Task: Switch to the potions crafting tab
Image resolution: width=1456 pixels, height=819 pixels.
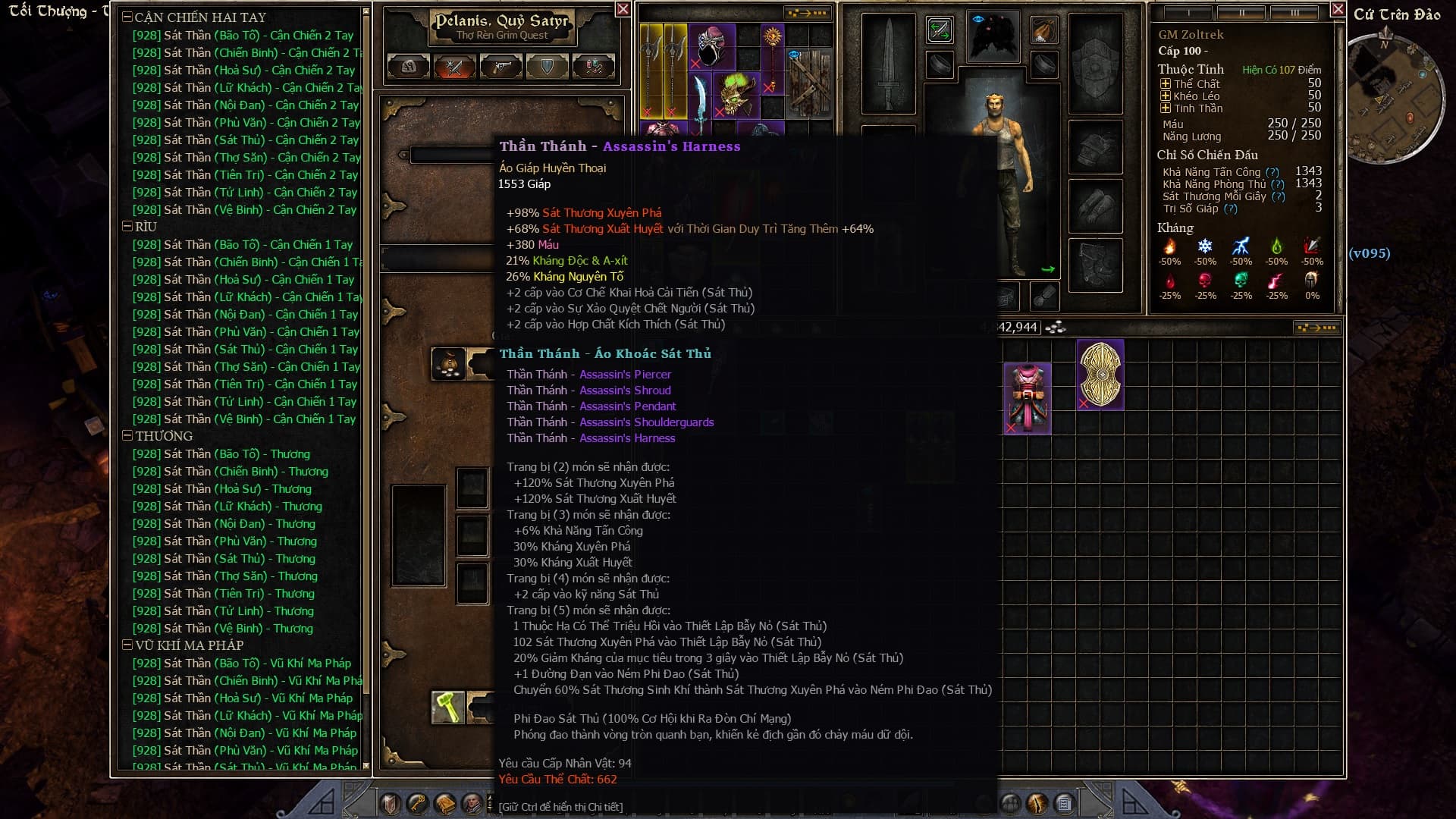Action: pyautogui.click(x=593, y=67)
